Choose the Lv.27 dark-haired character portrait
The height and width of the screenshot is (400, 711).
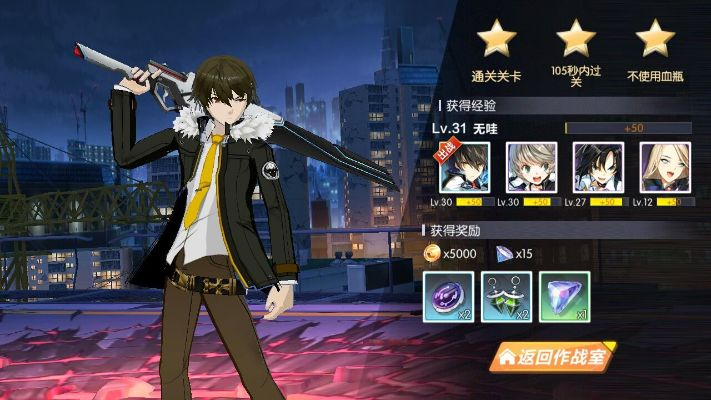click(598, 167)
